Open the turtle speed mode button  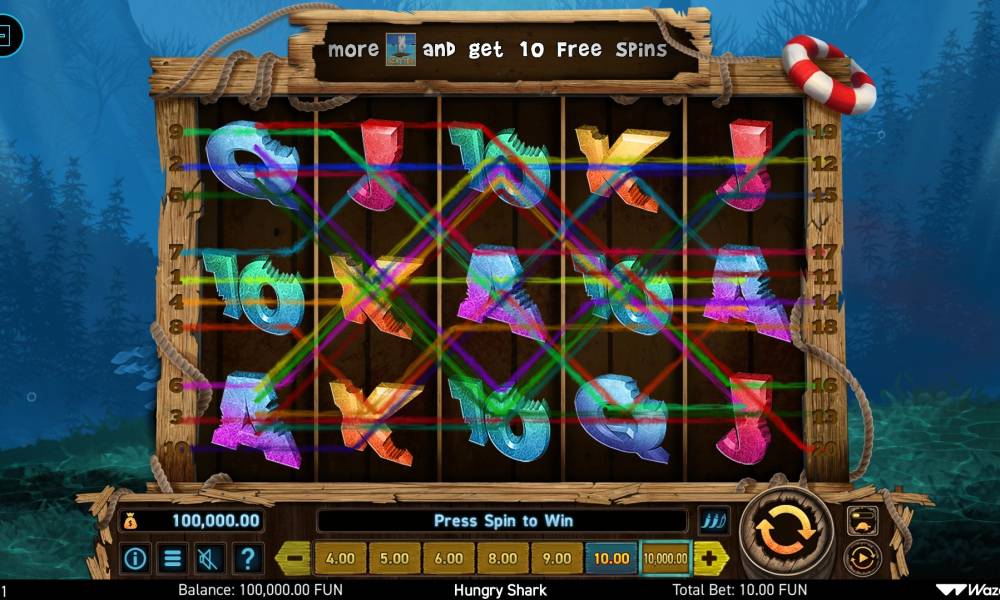coord(862,520)
